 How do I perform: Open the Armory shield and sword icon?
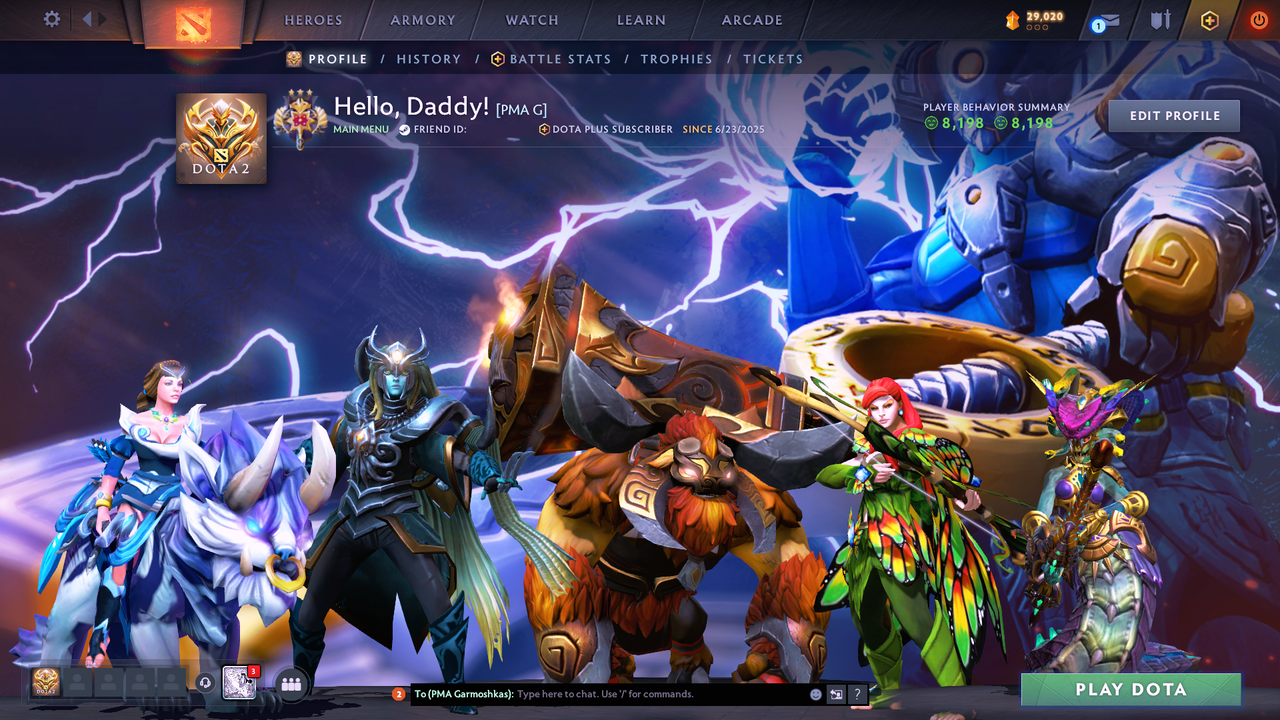click(x=1158, y=18)
